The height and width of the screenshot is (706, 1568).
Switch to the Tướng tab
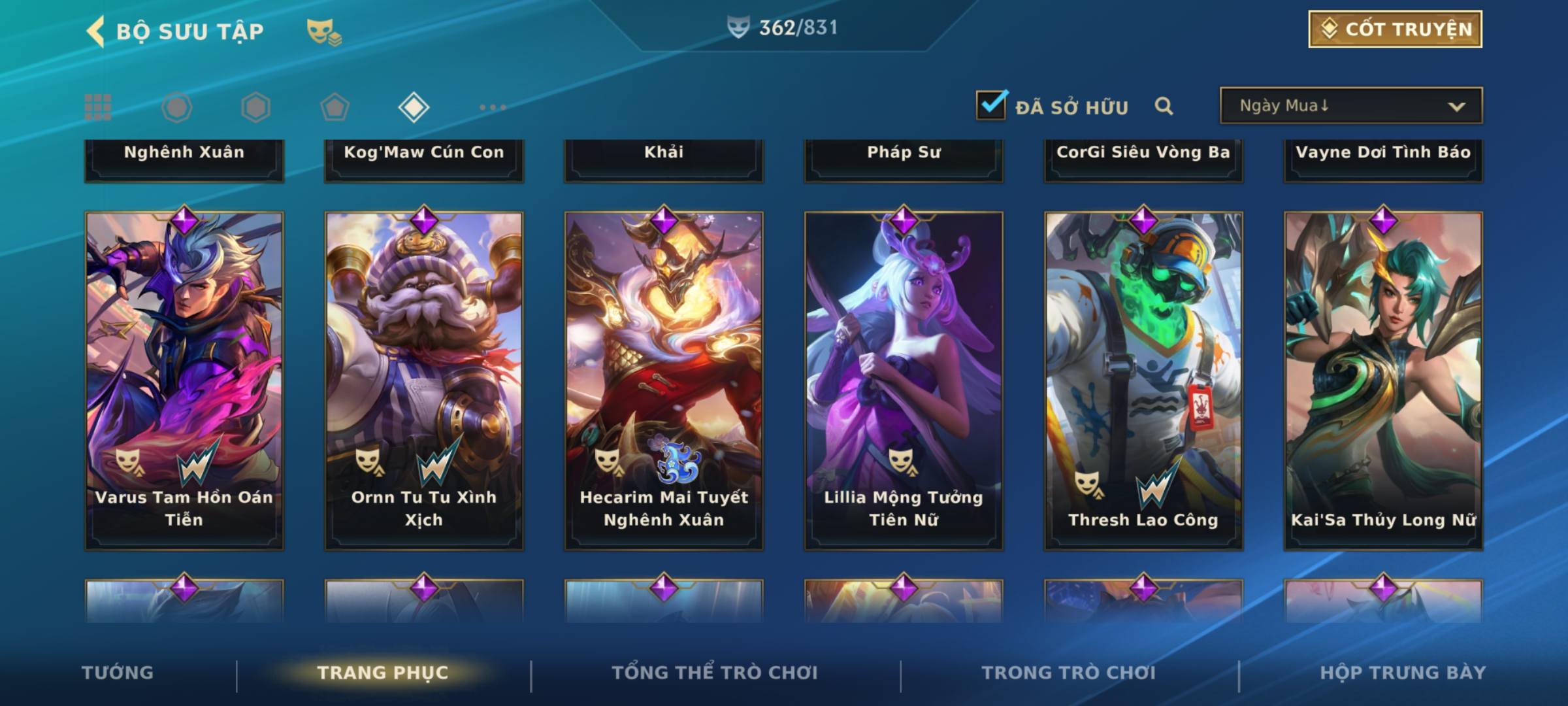118,673
